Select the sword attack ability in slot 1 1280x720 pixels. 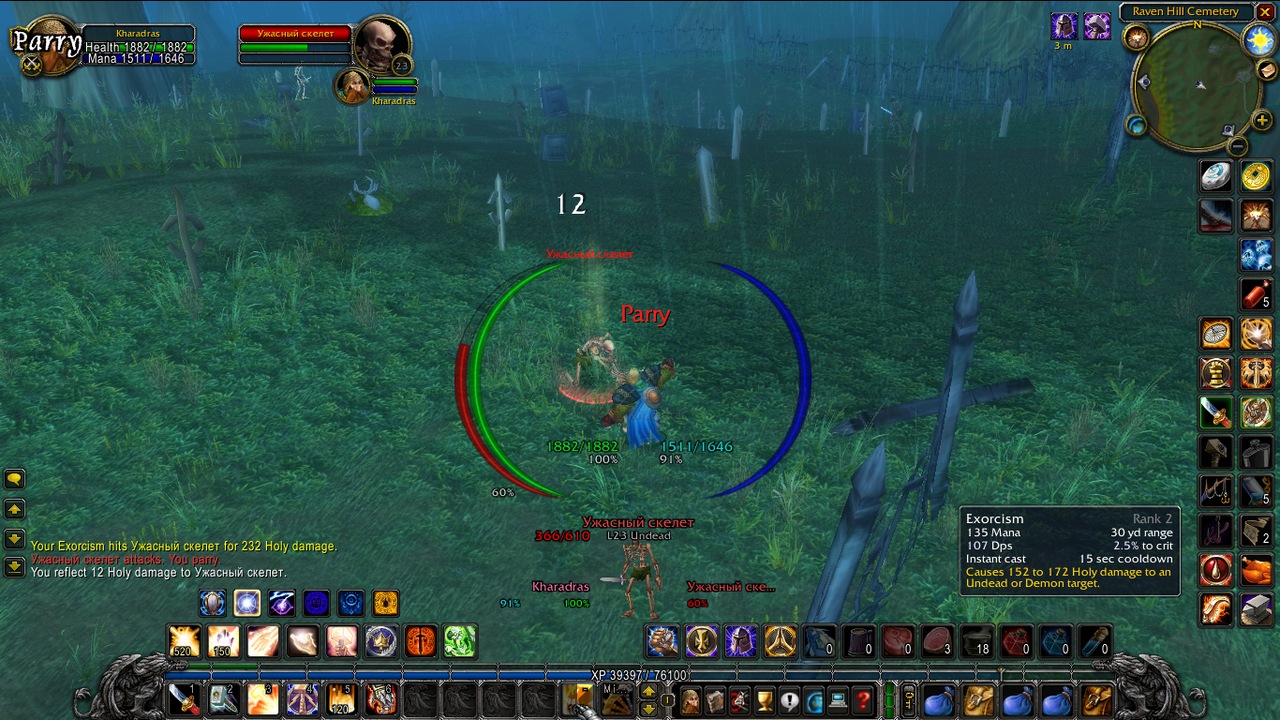pyautogui.click(x=183, y=699)
